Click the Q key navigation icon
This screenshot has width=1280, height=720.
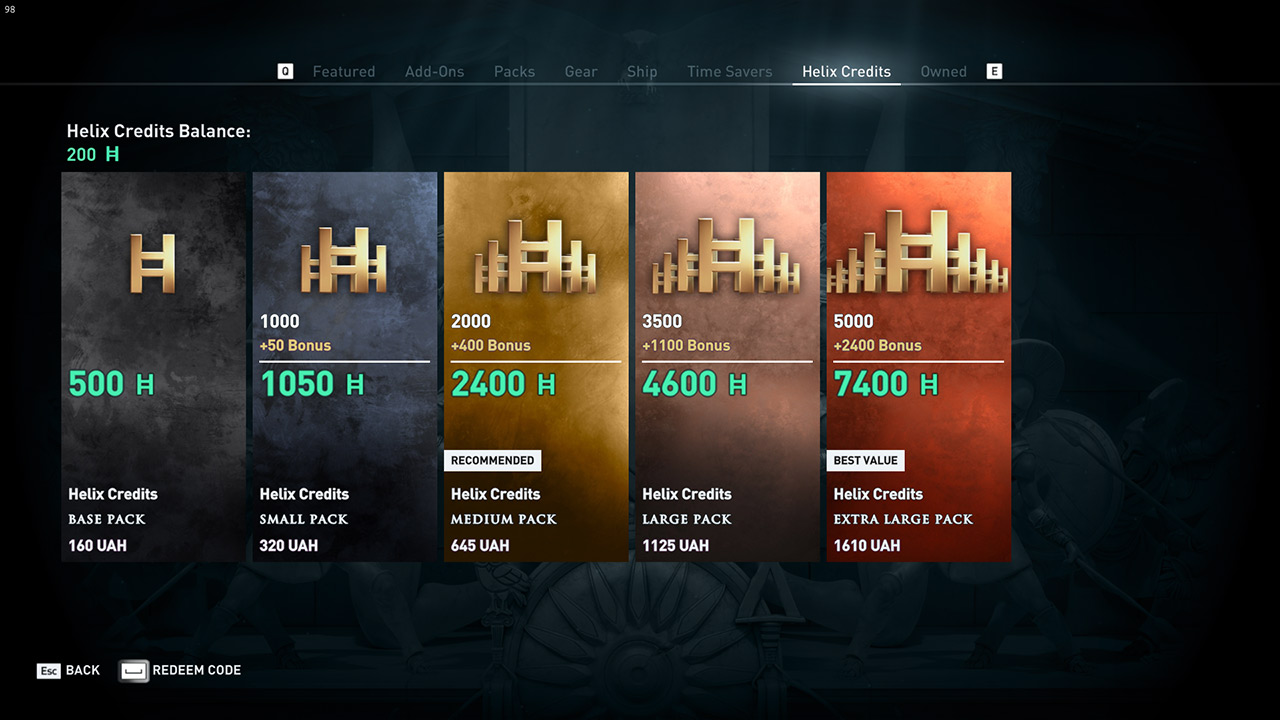(285, 71)
